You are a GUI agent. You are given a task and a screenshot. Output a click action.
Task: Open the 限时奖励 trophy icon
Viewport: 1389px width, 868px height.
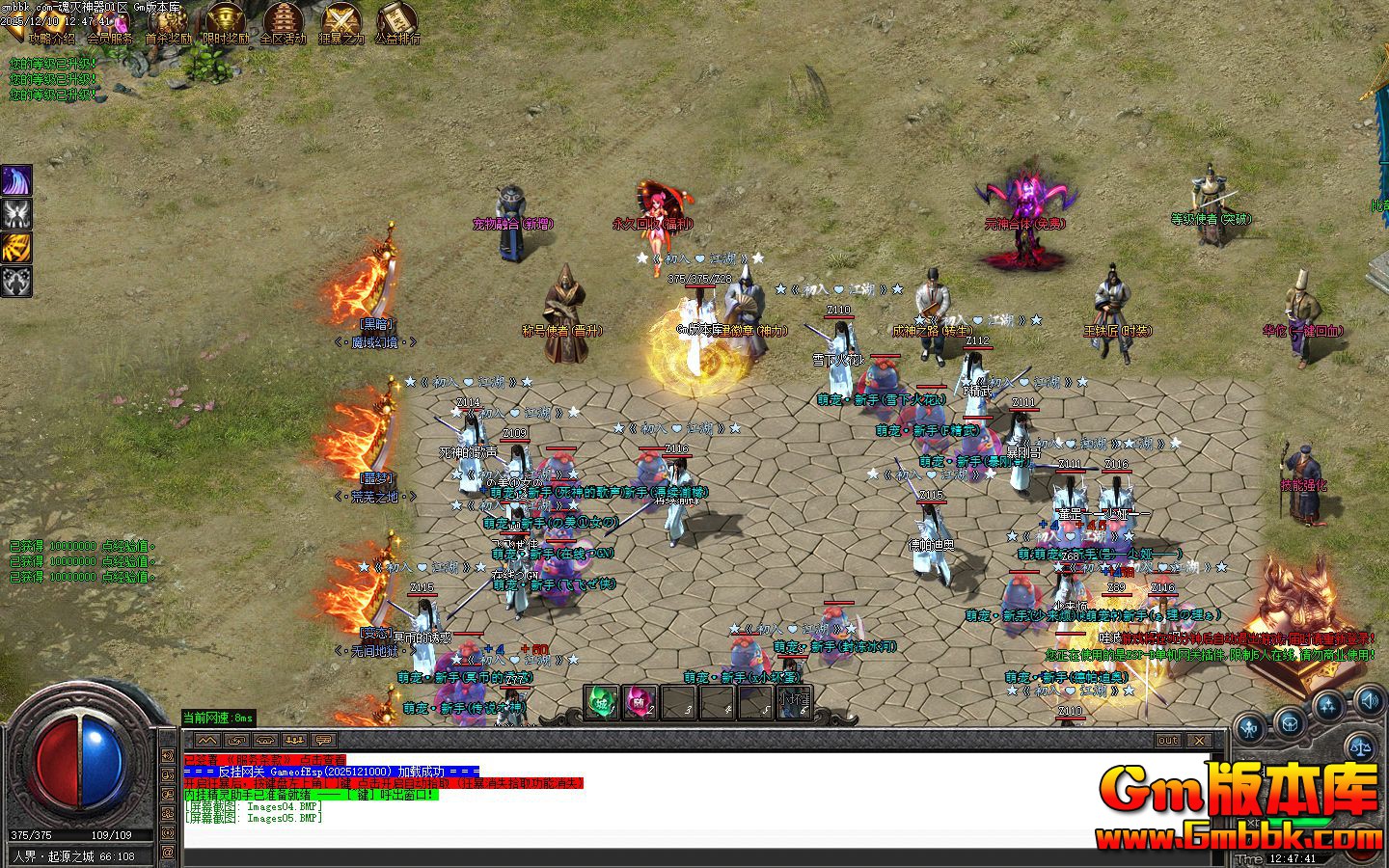pos(223,21)
